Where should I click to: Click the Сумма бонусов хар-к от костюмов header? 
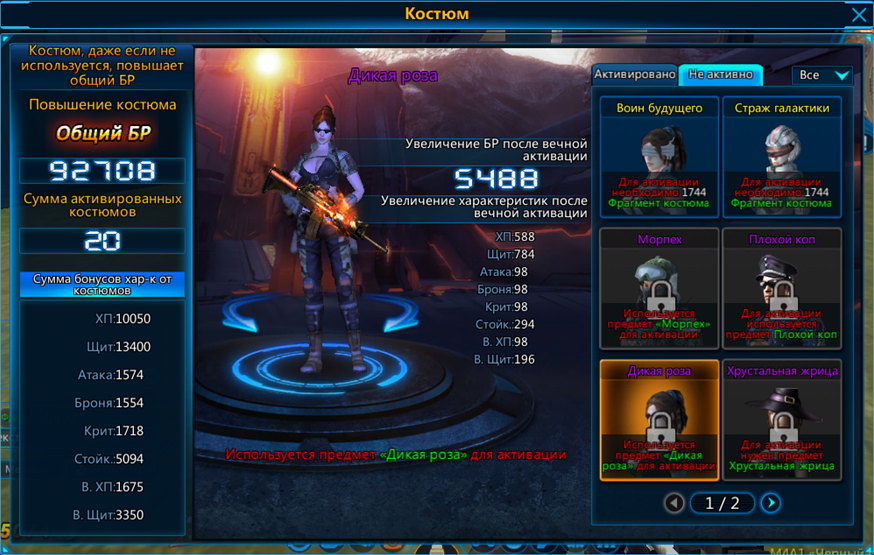pos(102,284)
